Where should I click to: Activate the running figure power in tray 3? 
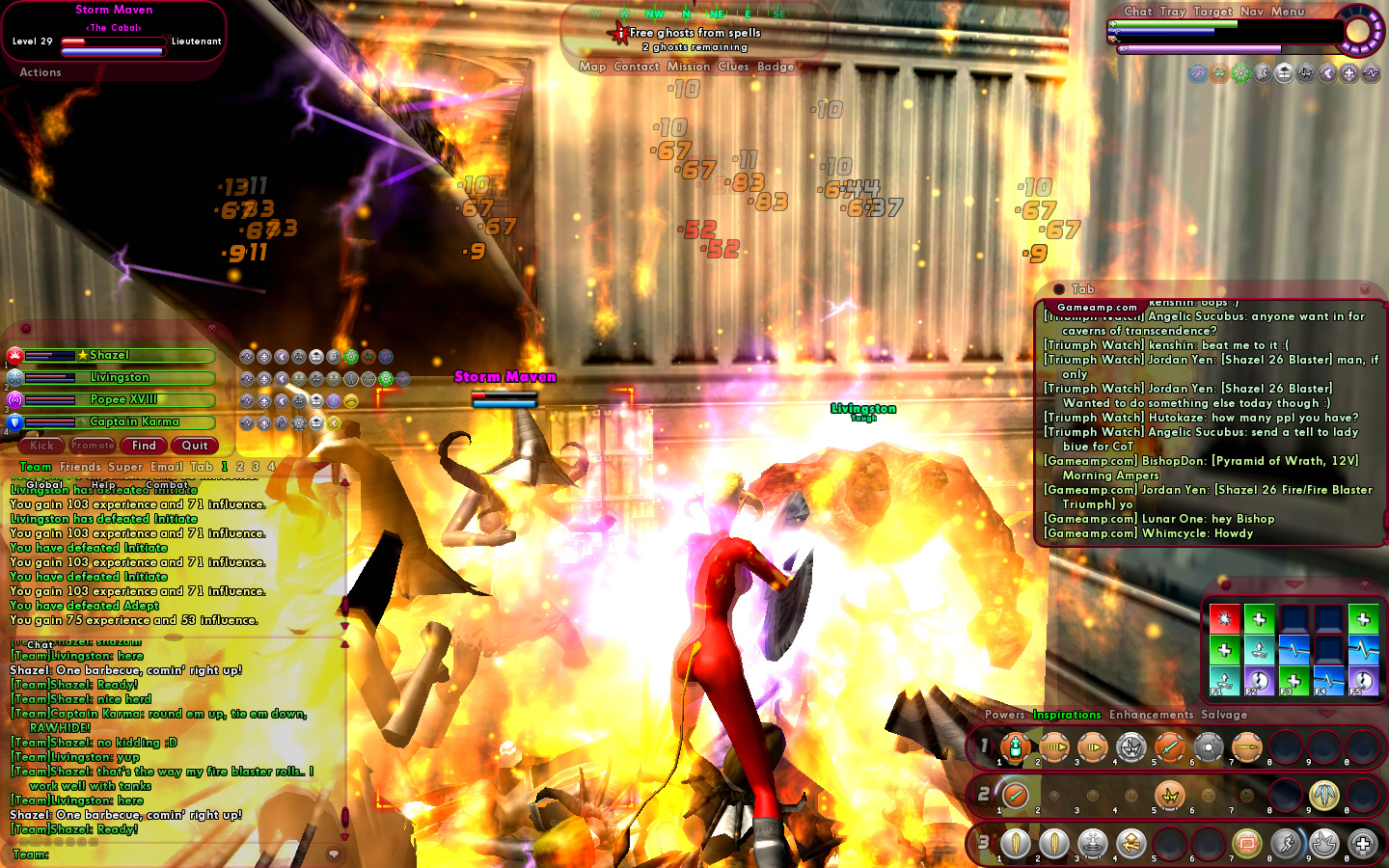coord(1286,844)
